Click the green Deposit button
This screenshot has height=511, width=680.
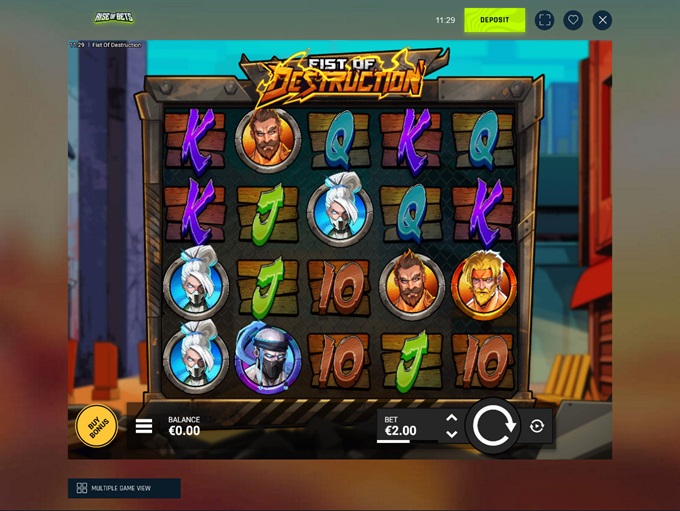point(494,20)
